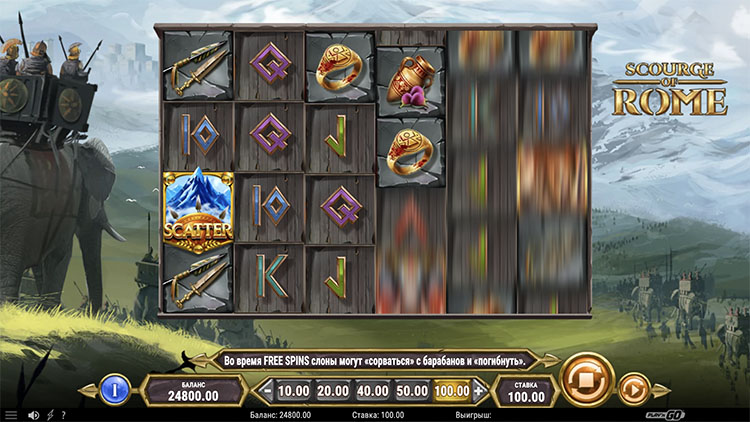
Task: Select the 100.00 bet value
Action: (452, 390)
